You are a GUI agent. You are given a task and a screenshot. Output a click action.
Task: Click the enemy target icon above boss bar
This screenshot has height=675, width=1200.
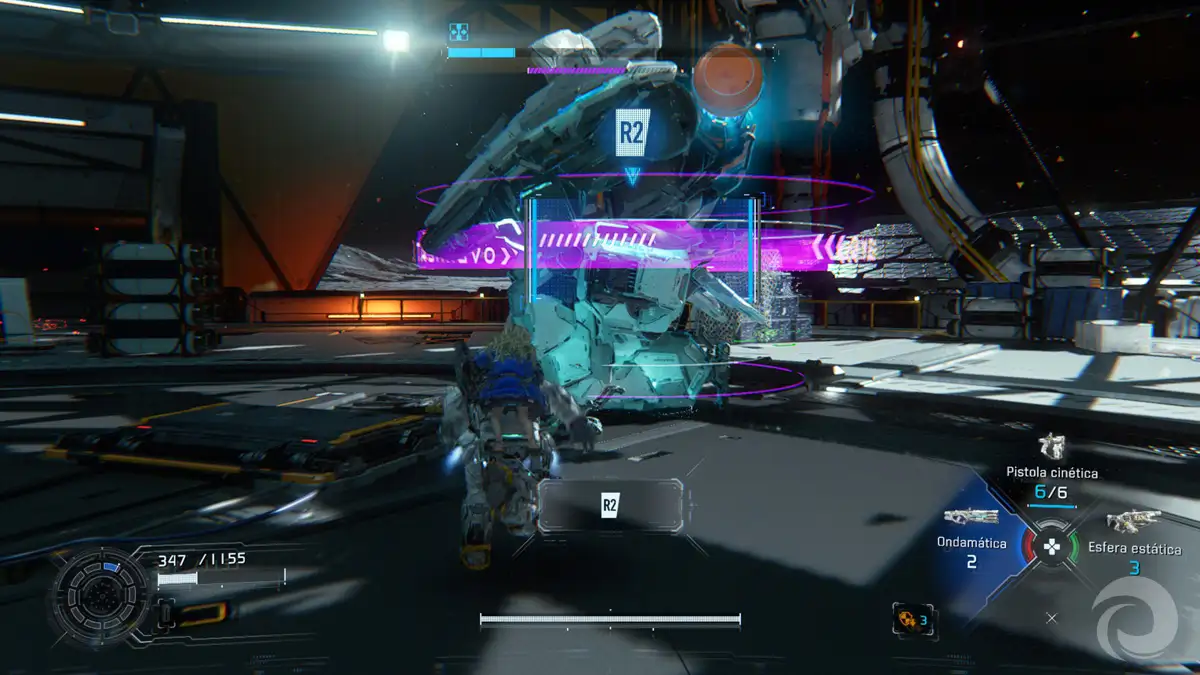[x=458, y=32]
